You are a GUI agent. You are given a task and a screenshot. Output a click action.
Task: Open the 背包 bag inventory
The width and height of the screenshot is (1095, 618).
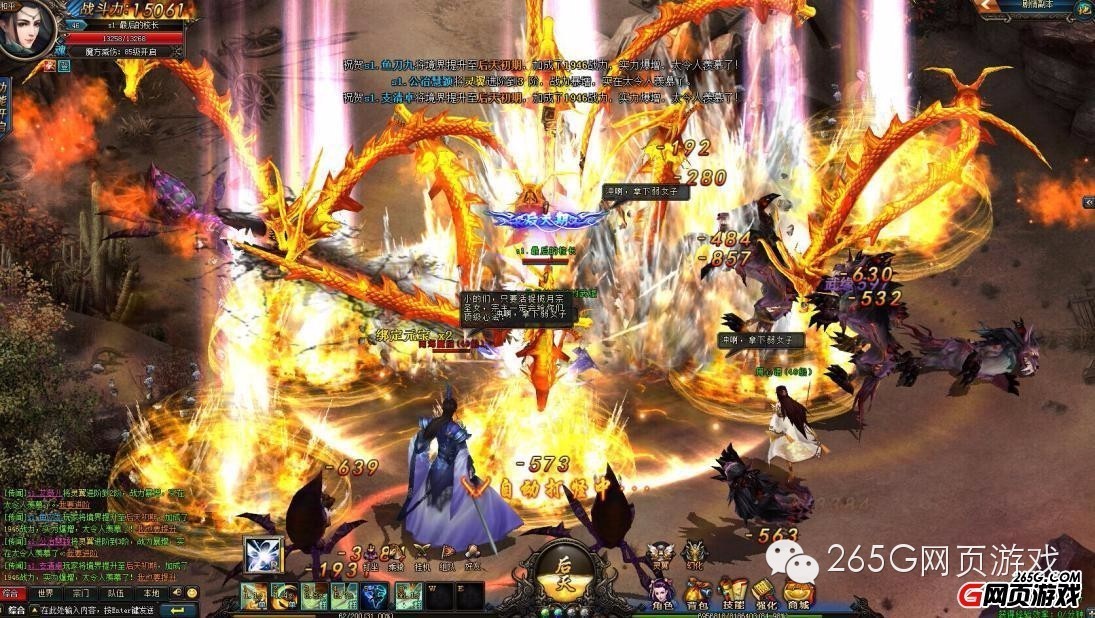click(x=697, y=593)
